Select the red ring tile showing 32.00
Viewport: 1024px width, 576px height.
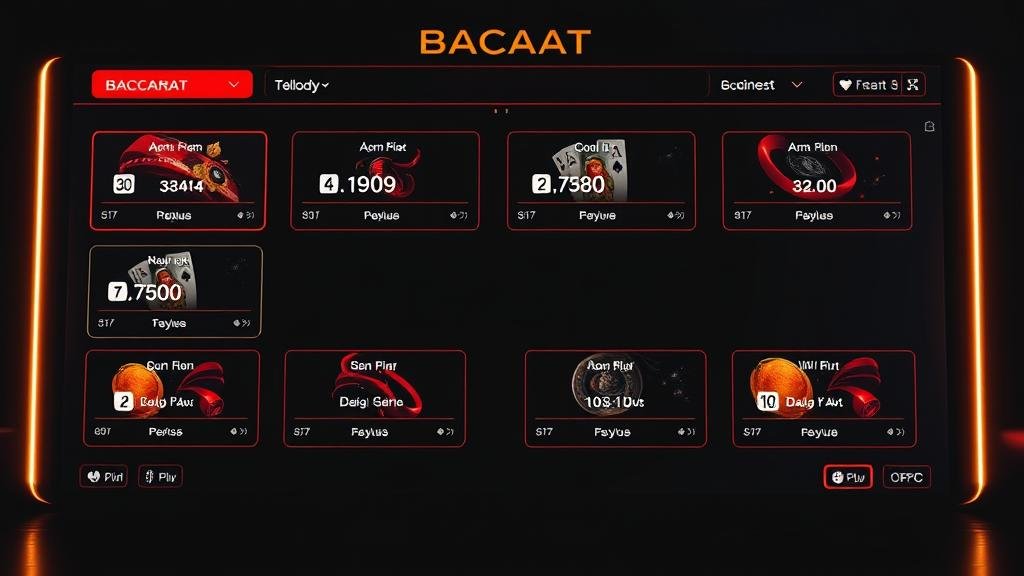pos(816,180)
